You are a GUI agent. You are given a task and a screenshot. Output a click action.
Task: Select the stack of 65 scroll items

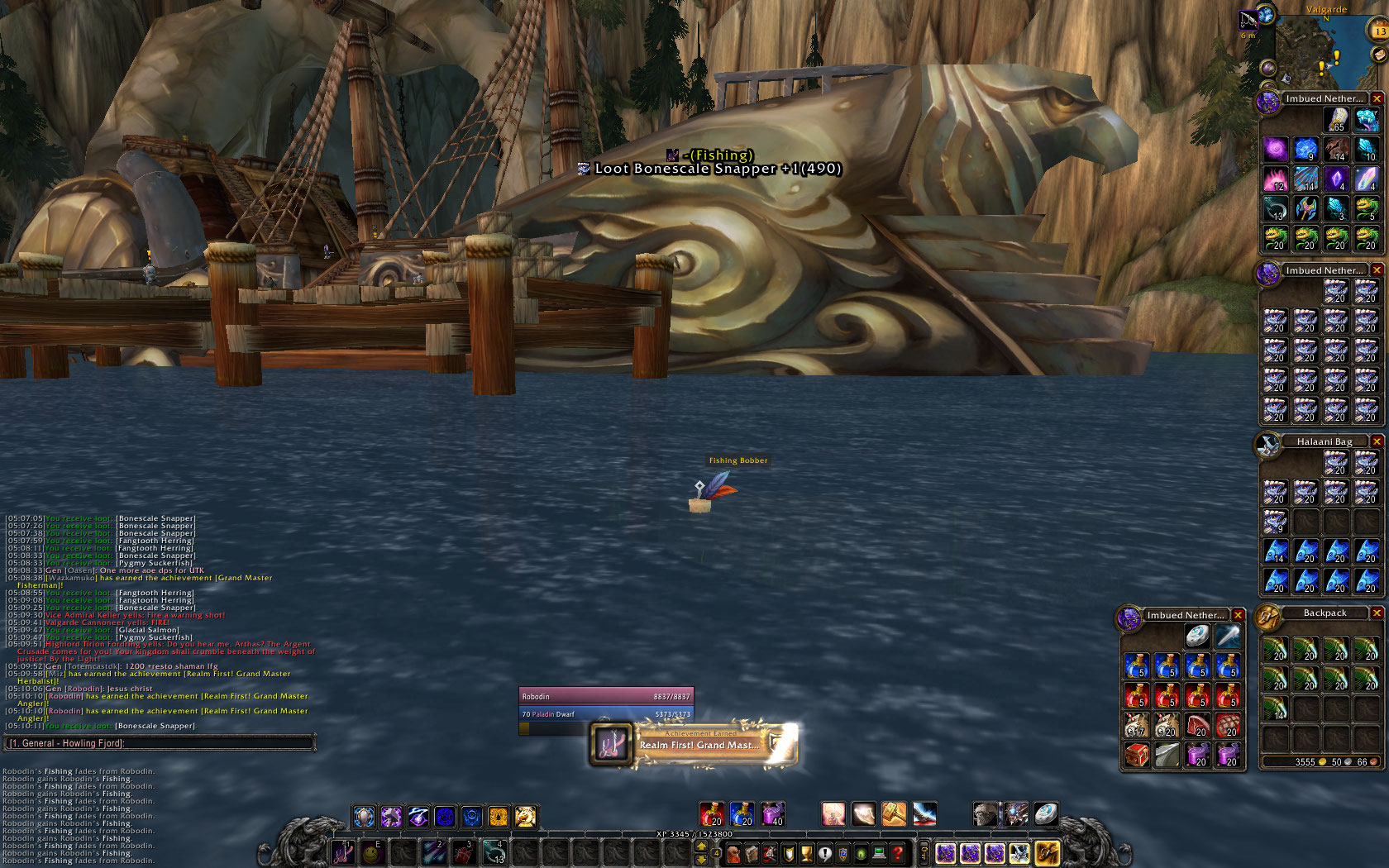coord(1336,120)
